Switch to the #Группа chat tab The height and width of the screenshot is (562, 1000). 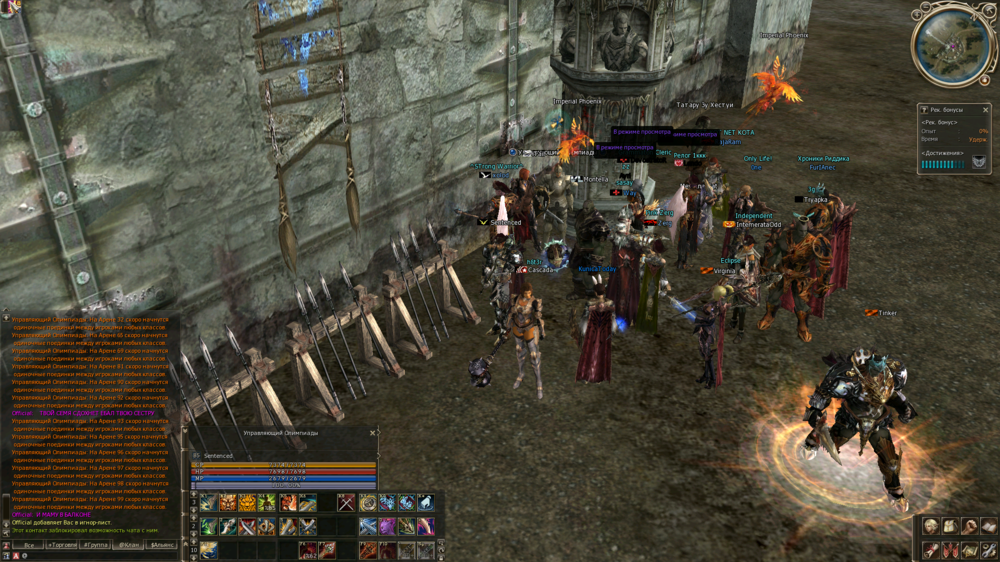97,545
